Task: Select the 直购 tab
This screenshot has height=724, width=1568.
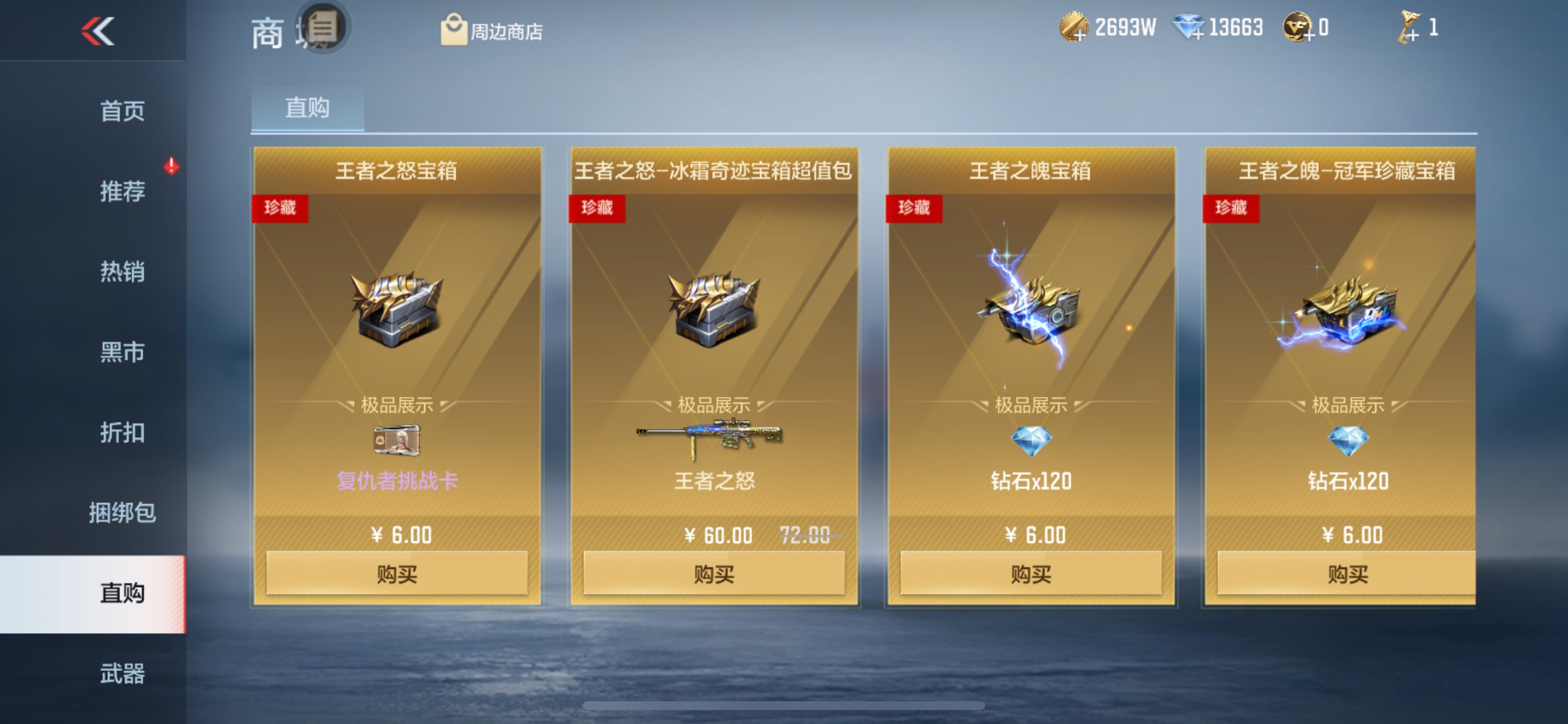Action: [x=306, y=108]
